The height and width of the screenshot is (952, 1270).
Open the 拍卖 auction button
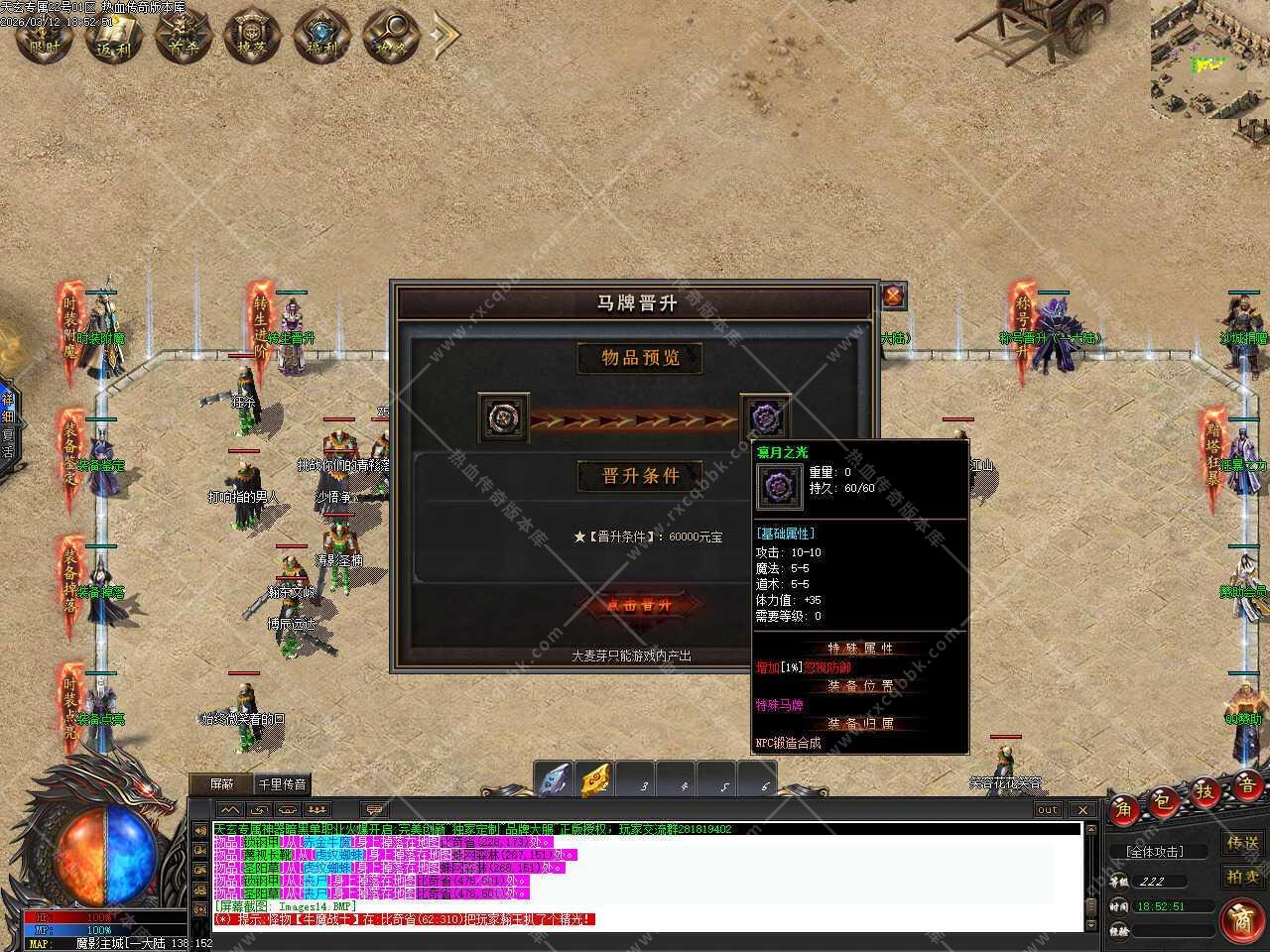tap(1242, 876)
